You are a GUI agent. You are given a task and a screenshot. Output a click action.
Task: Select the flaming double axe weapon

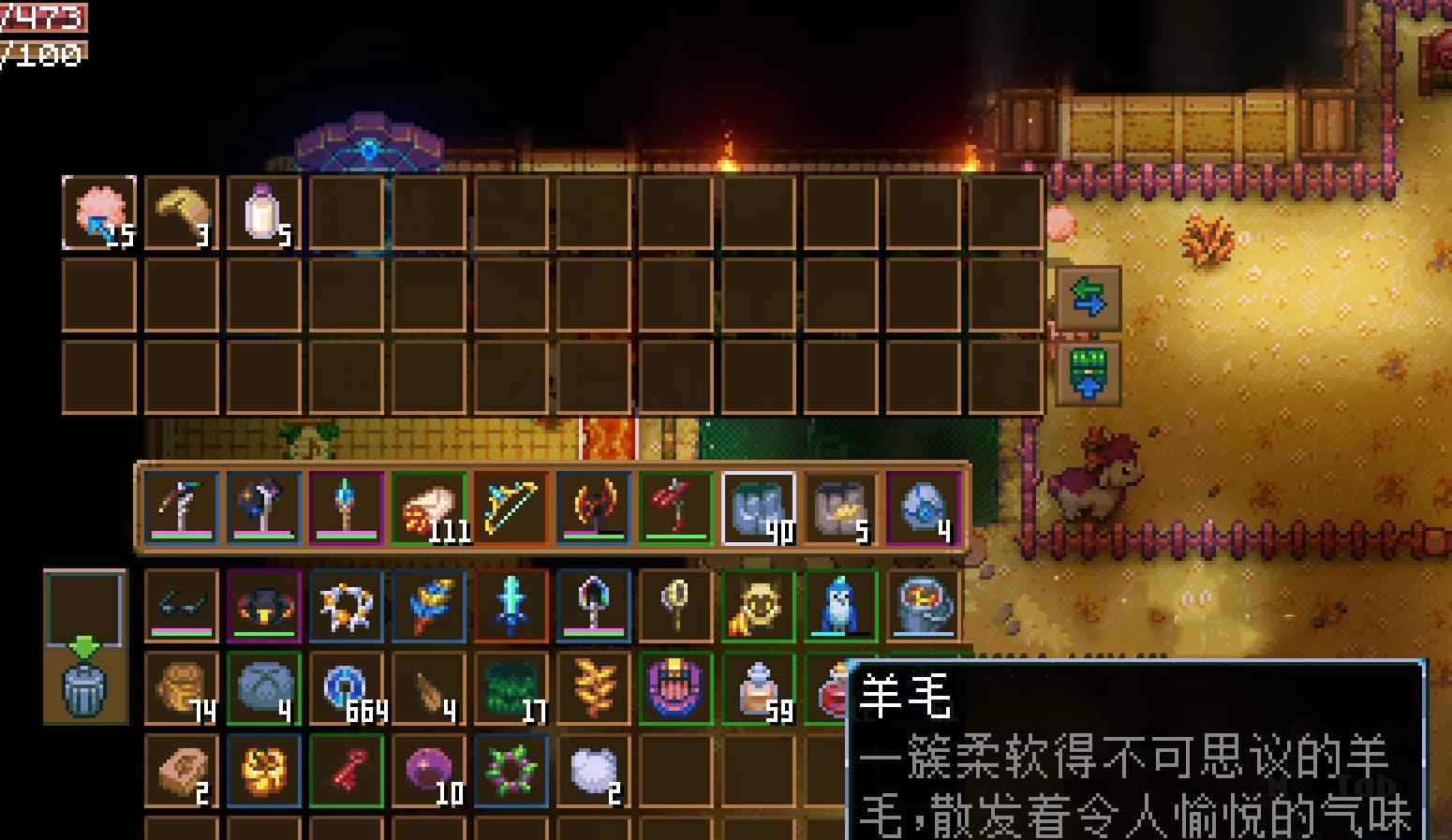click(593, 506)
